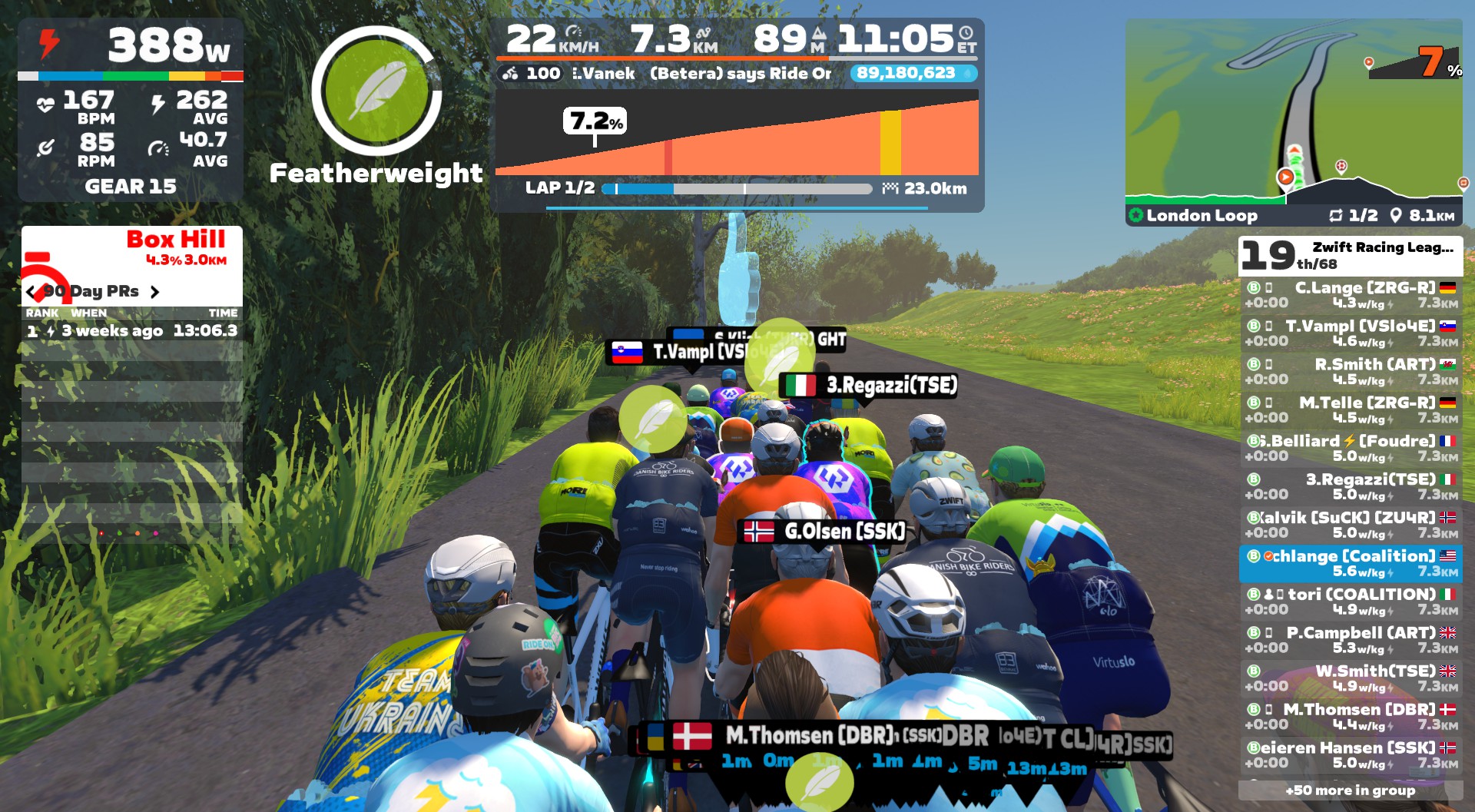Show next Box Hill leaderboard view
Image resolution: width=1475 pixels, height=812 pixels.
[155, 292]
